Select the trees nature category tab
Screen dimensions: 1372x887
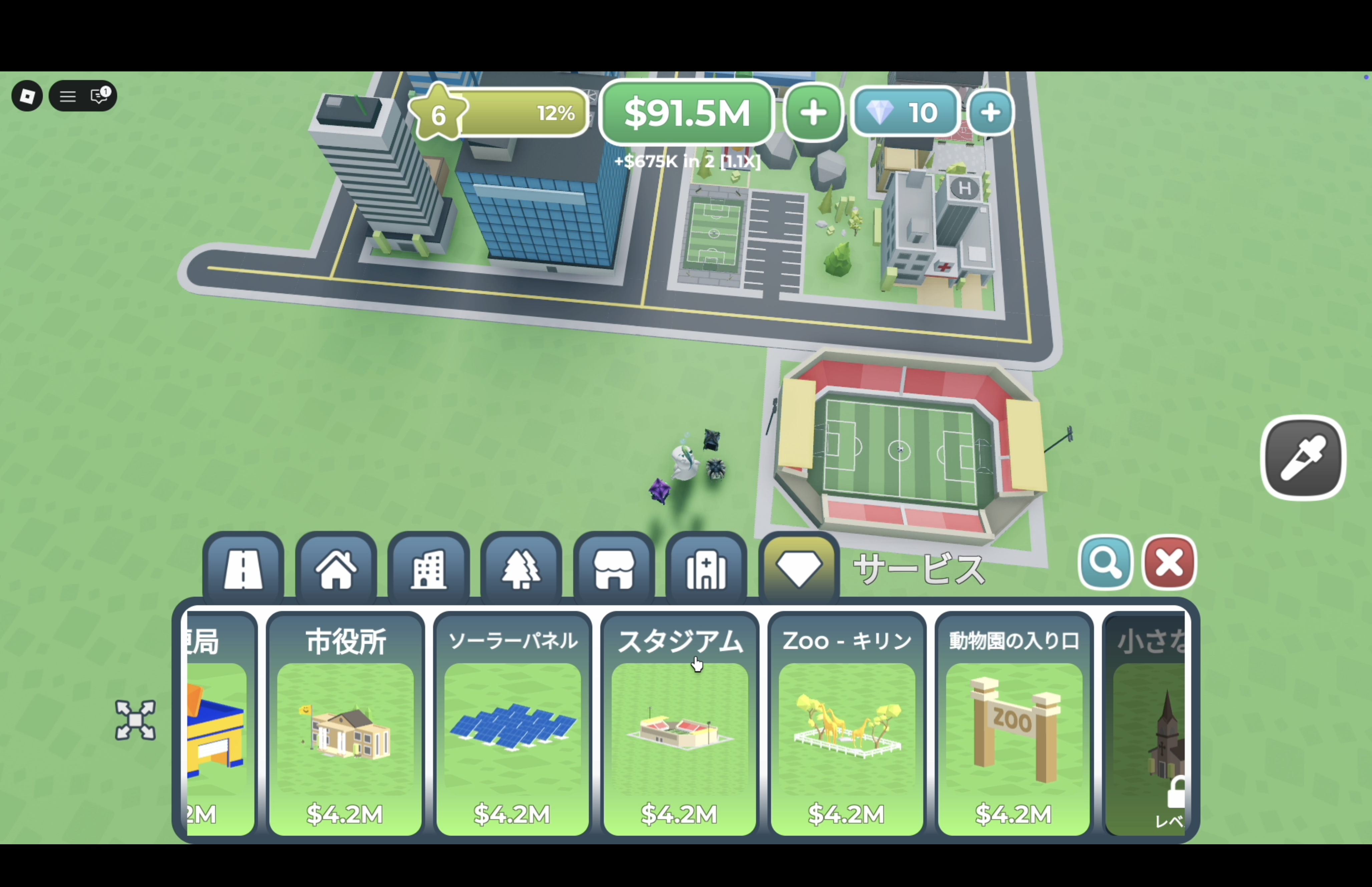coord(521,569)
